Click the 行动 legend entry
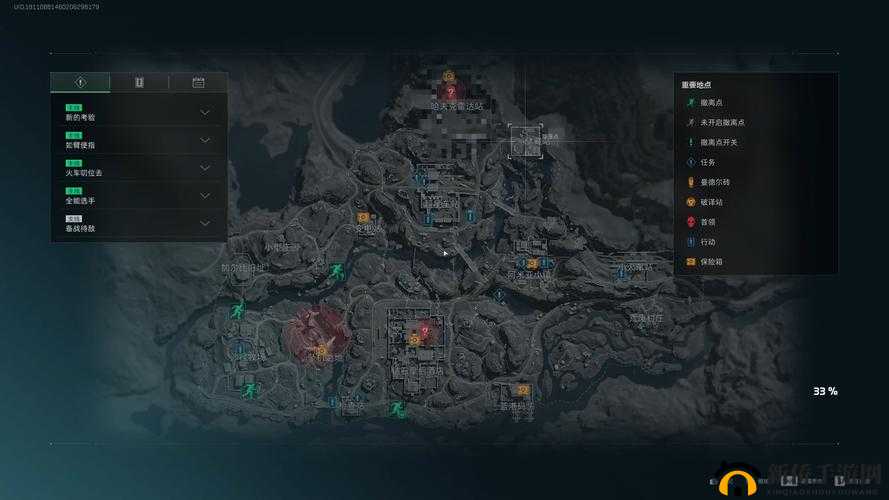The height and width of the screenshot is (500, 889). click(x=706, y=242)
